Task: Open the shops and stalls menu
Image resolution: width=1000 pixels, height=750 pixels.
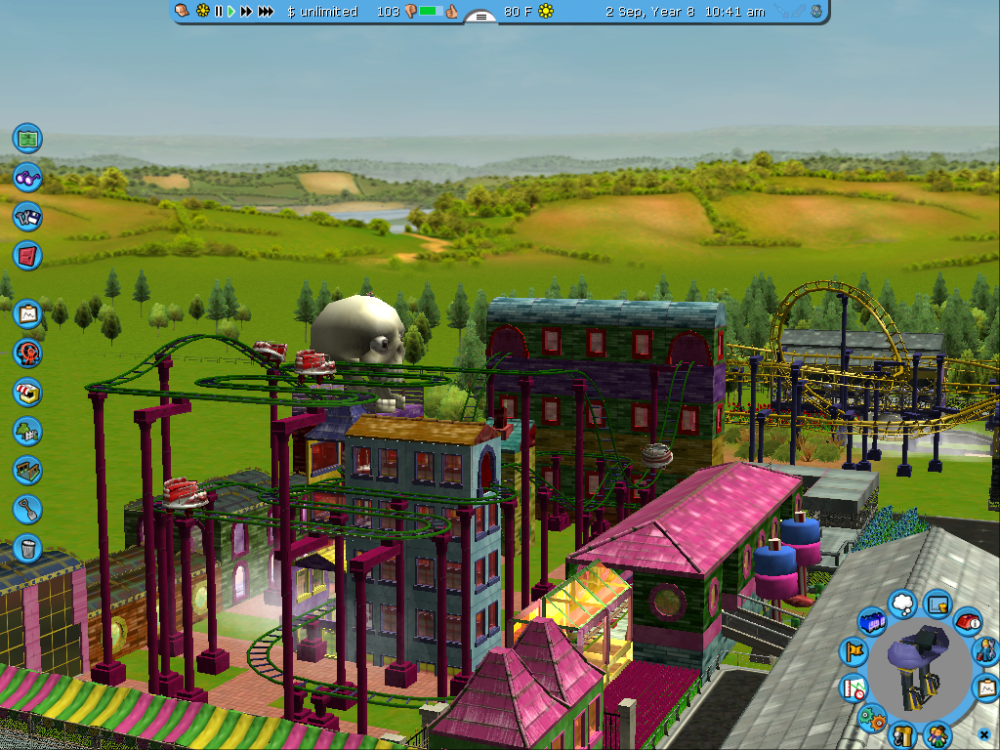Action: click(27, 391)
